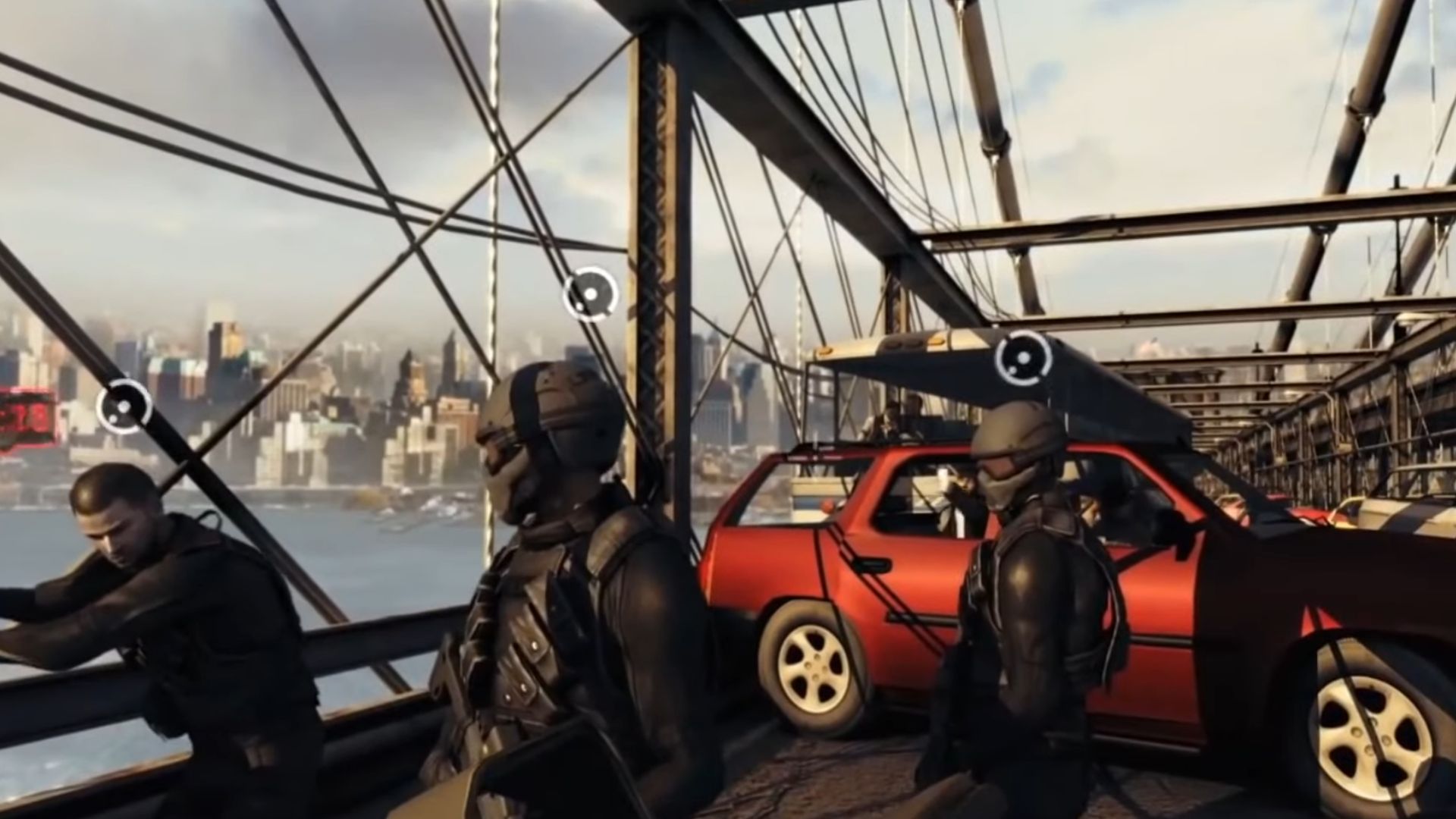Select the circular marker above the unmasked man
Viewport: 1456px width, 819px height.
(124, 406)
